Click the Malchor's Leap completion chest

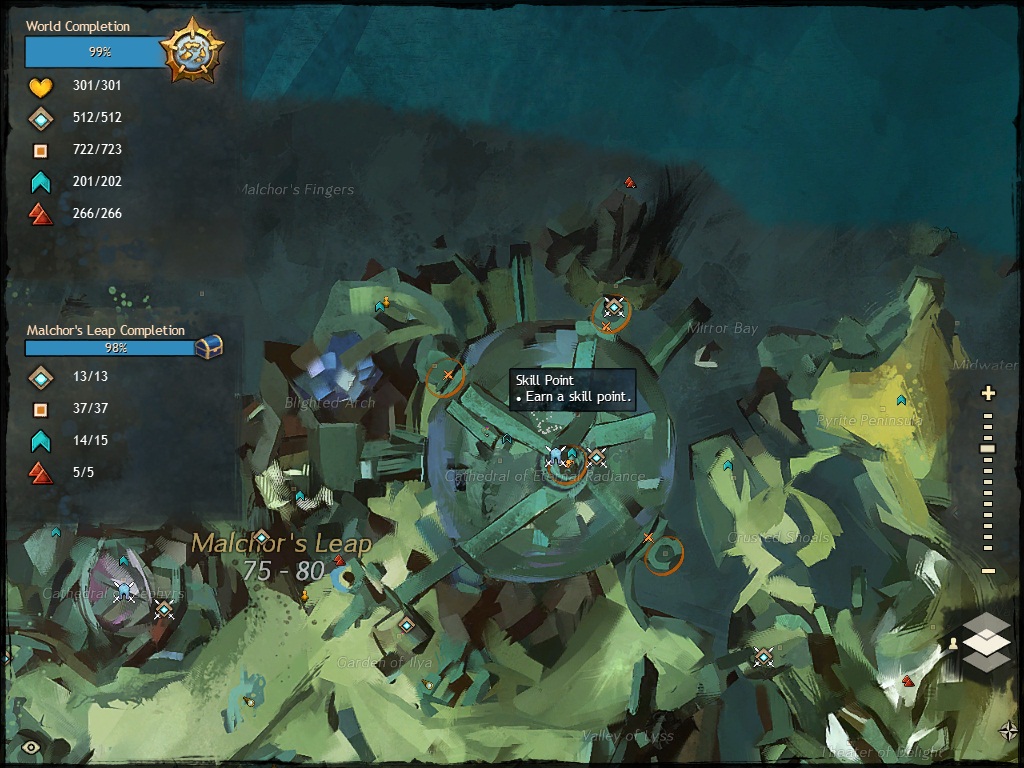(x=208, y=347)
